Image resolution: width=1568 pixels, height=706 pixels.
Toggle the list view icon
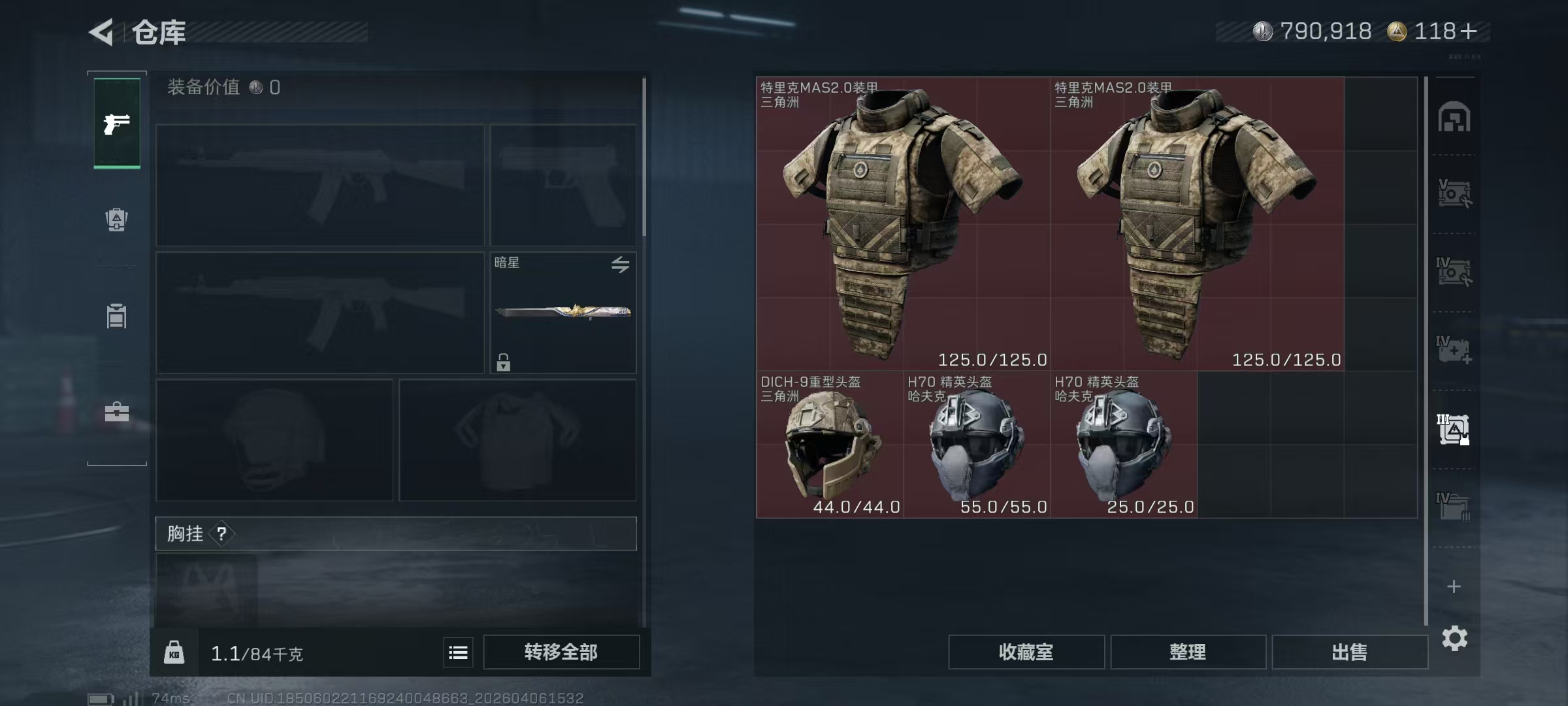[458, 652]
